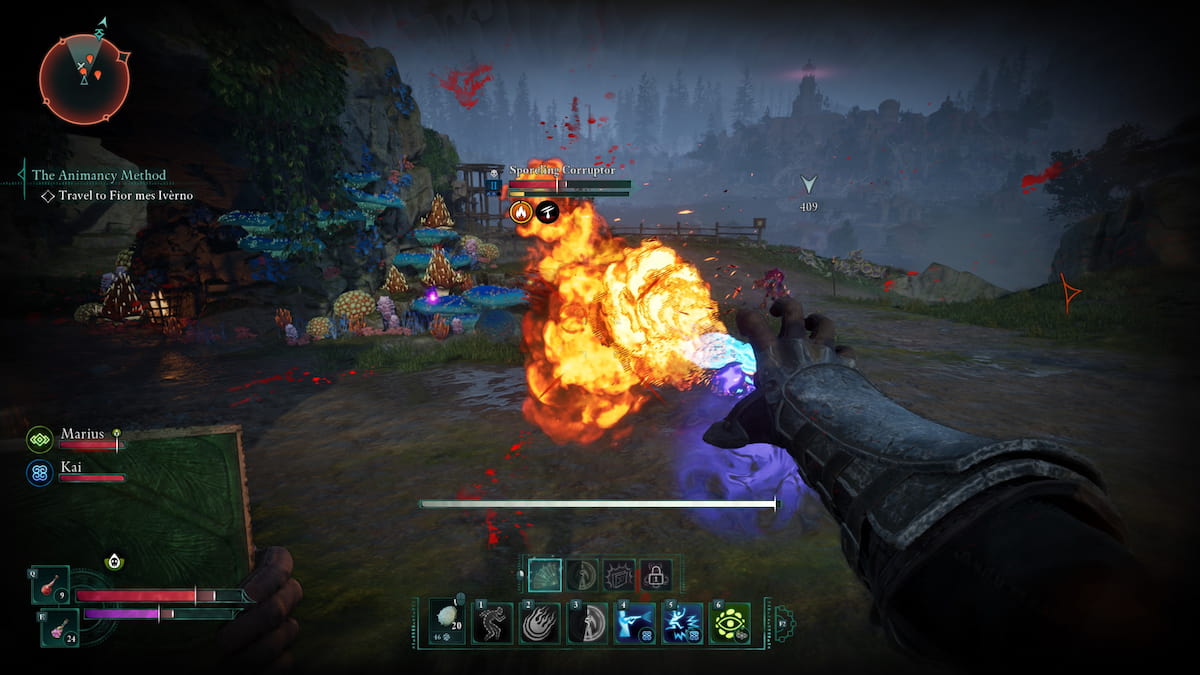Activate the green eye ability in slot 6
This screenshot has width=1200, height=675.
coord(730,623)
